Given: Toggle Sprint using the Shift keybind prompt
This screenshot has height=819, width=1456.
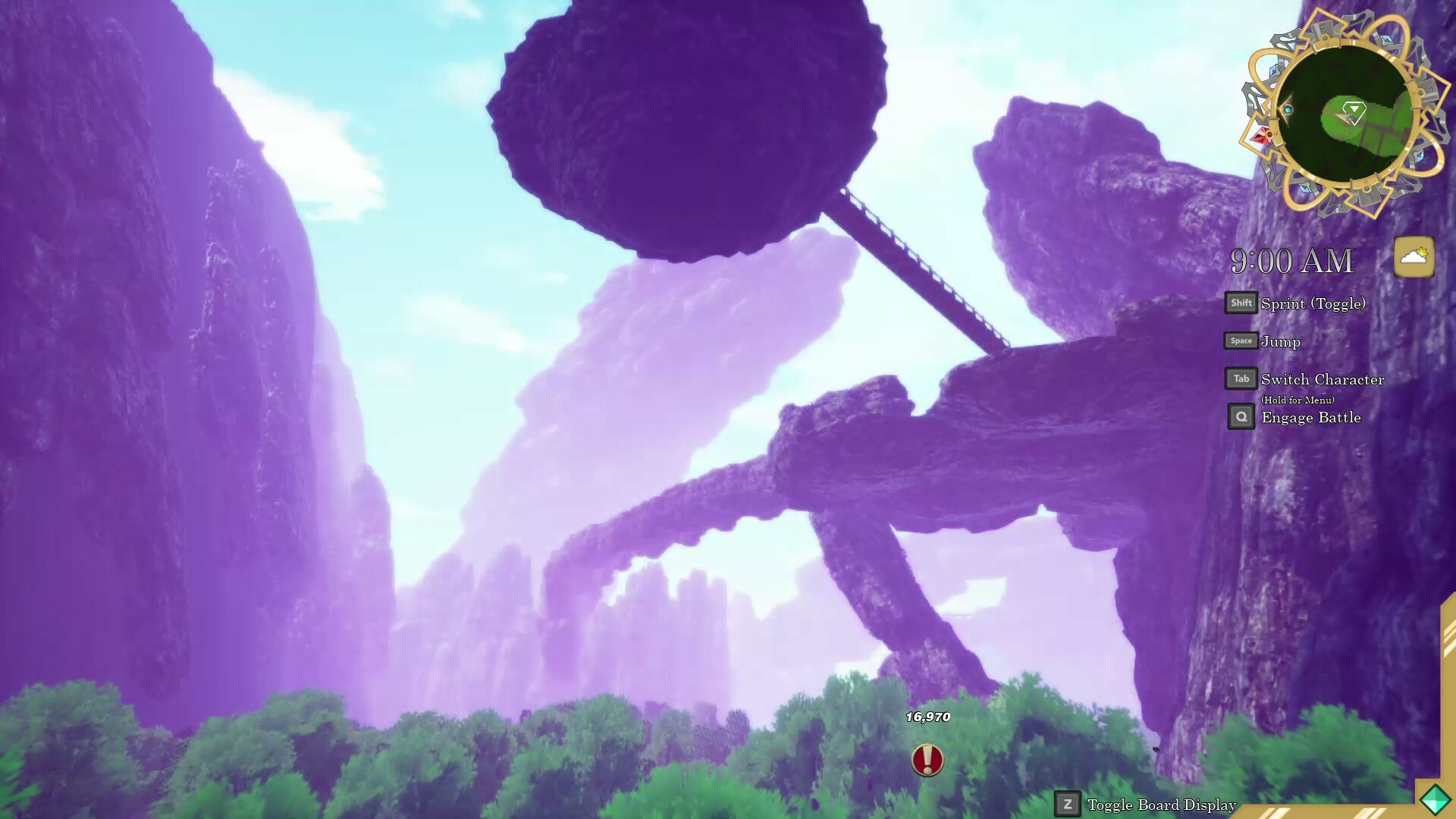Looking at the screenshot, I should (1241, 303).
